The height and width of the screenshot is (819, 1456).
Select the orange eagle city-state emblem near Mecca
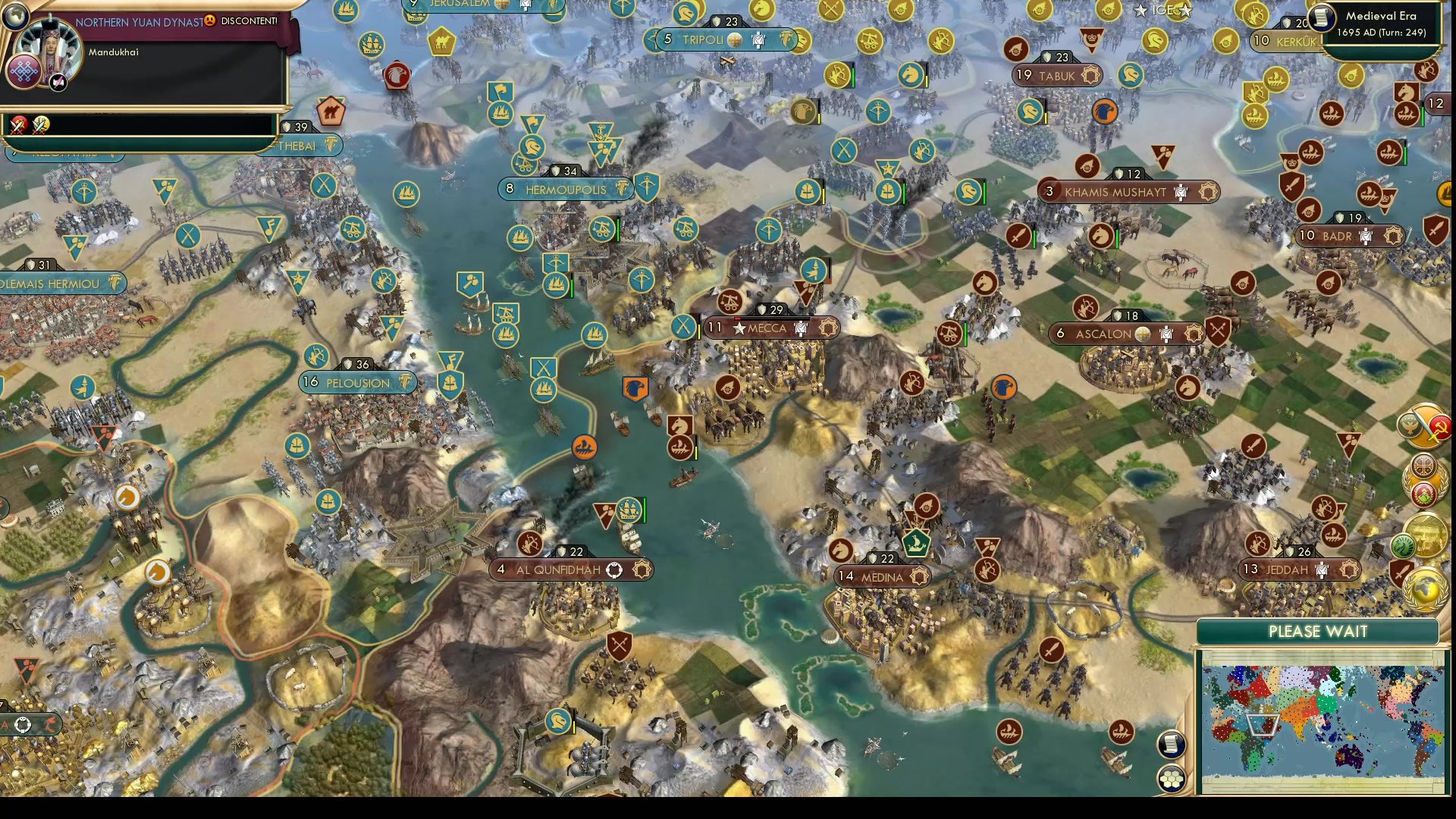(636, 387)
